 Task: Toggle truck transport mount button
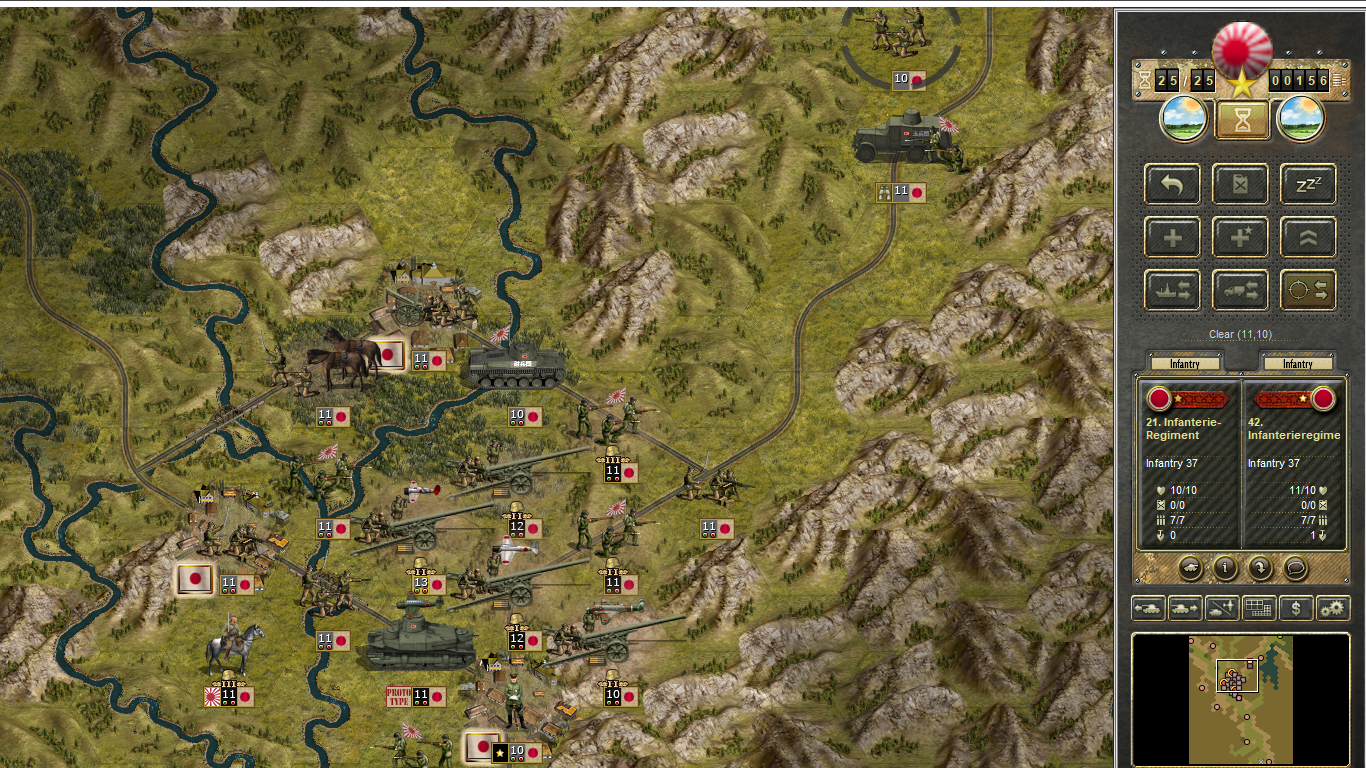[x=1240, y=291]
